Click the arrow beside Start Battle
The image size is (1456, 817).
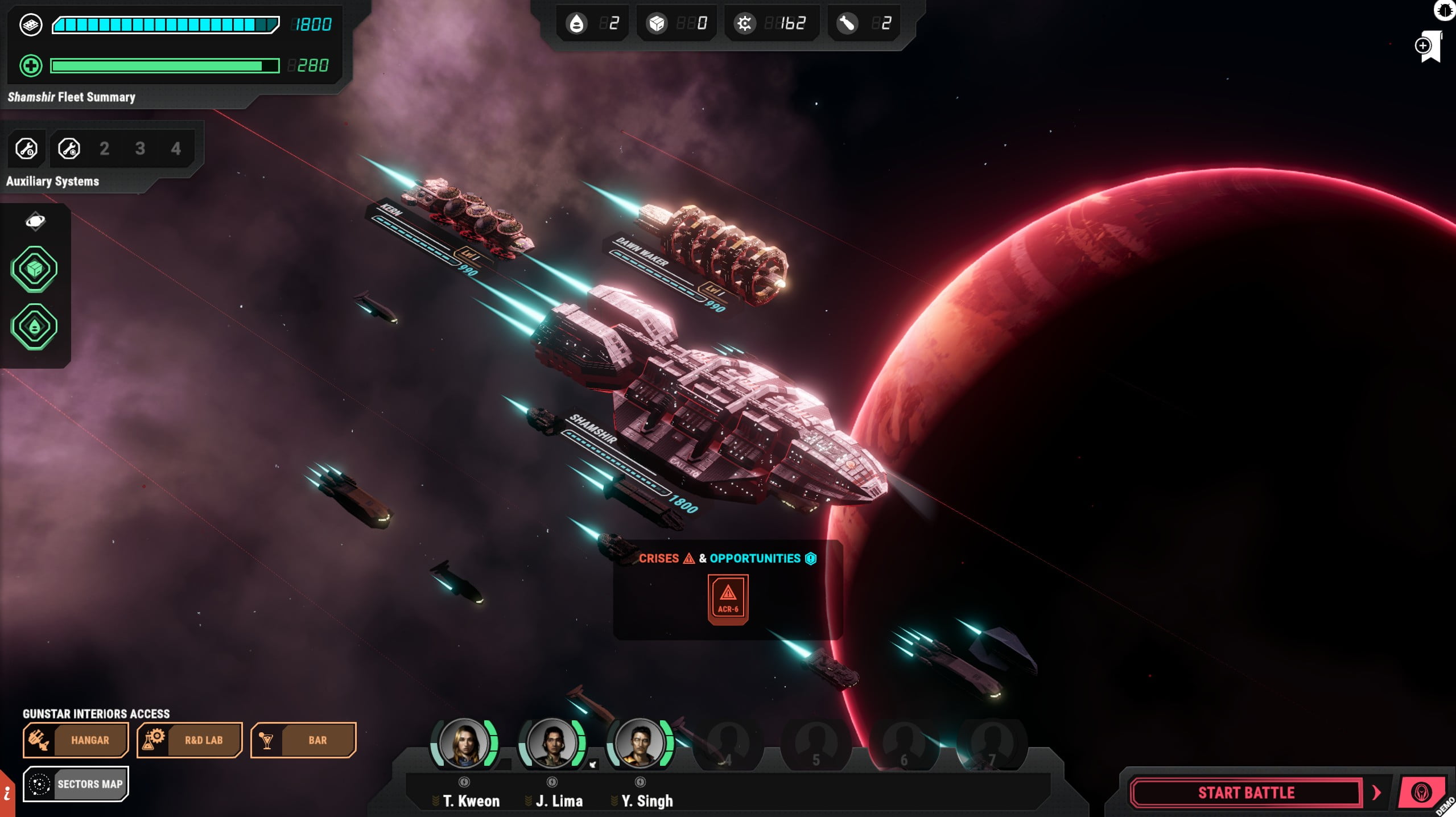pyautogui.click(x=1377, y=793)
